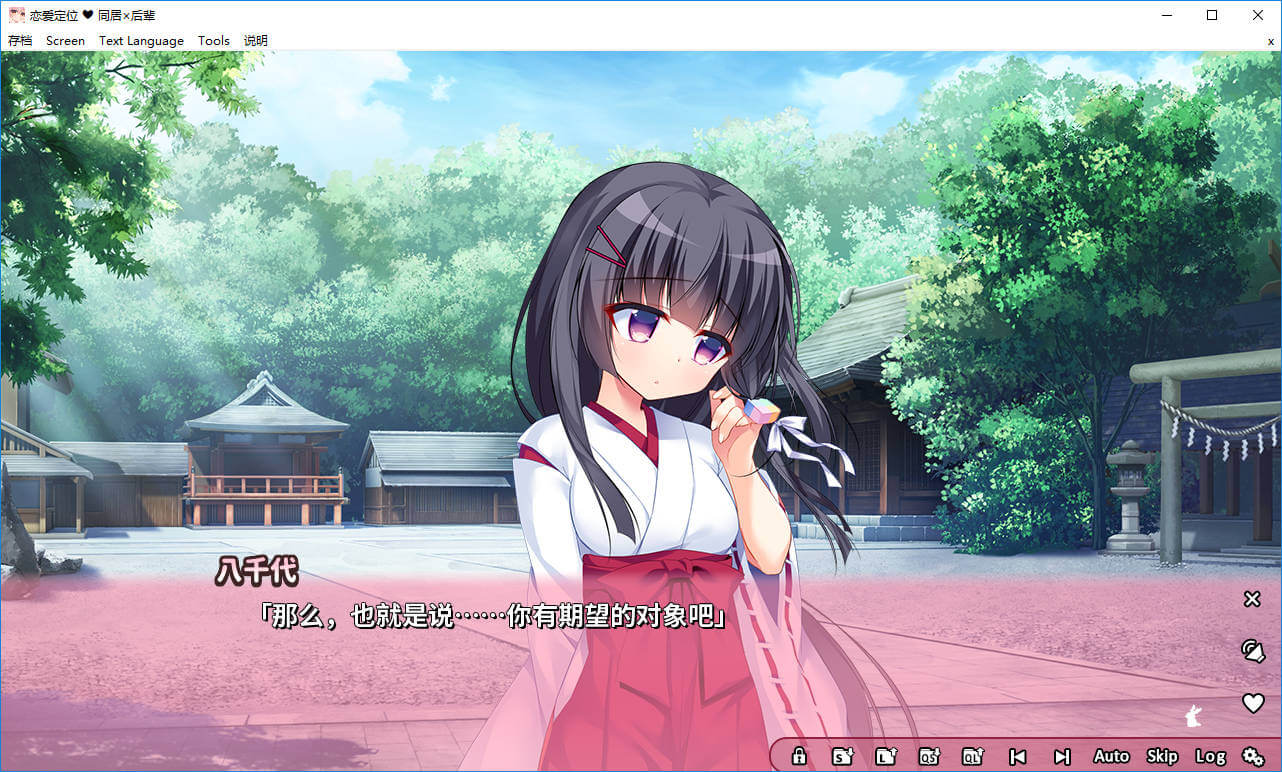
Task: Open the Text Language menu
Action: pos(141,41)
